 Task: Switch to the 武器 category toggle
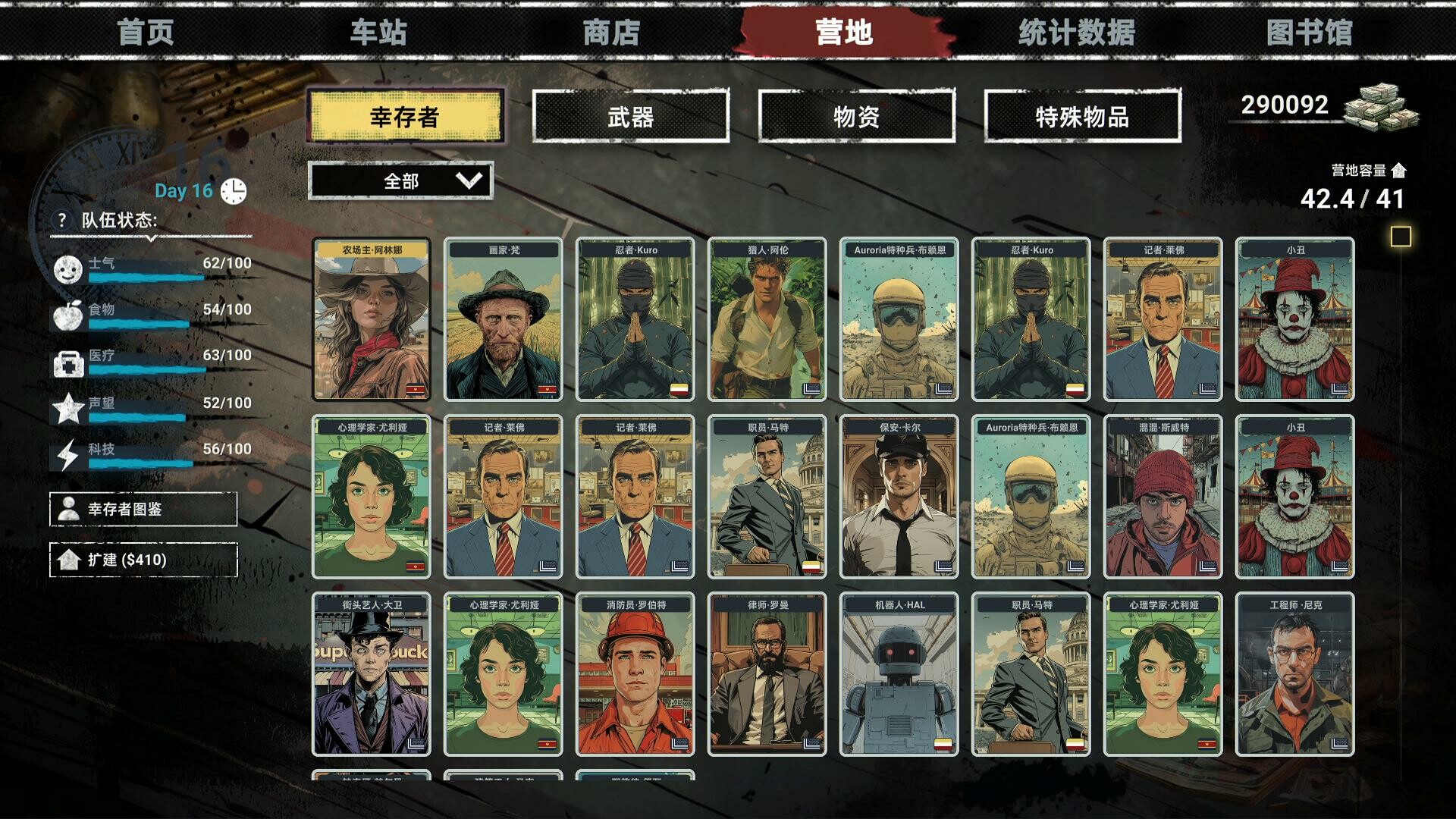tap(630, 115)
